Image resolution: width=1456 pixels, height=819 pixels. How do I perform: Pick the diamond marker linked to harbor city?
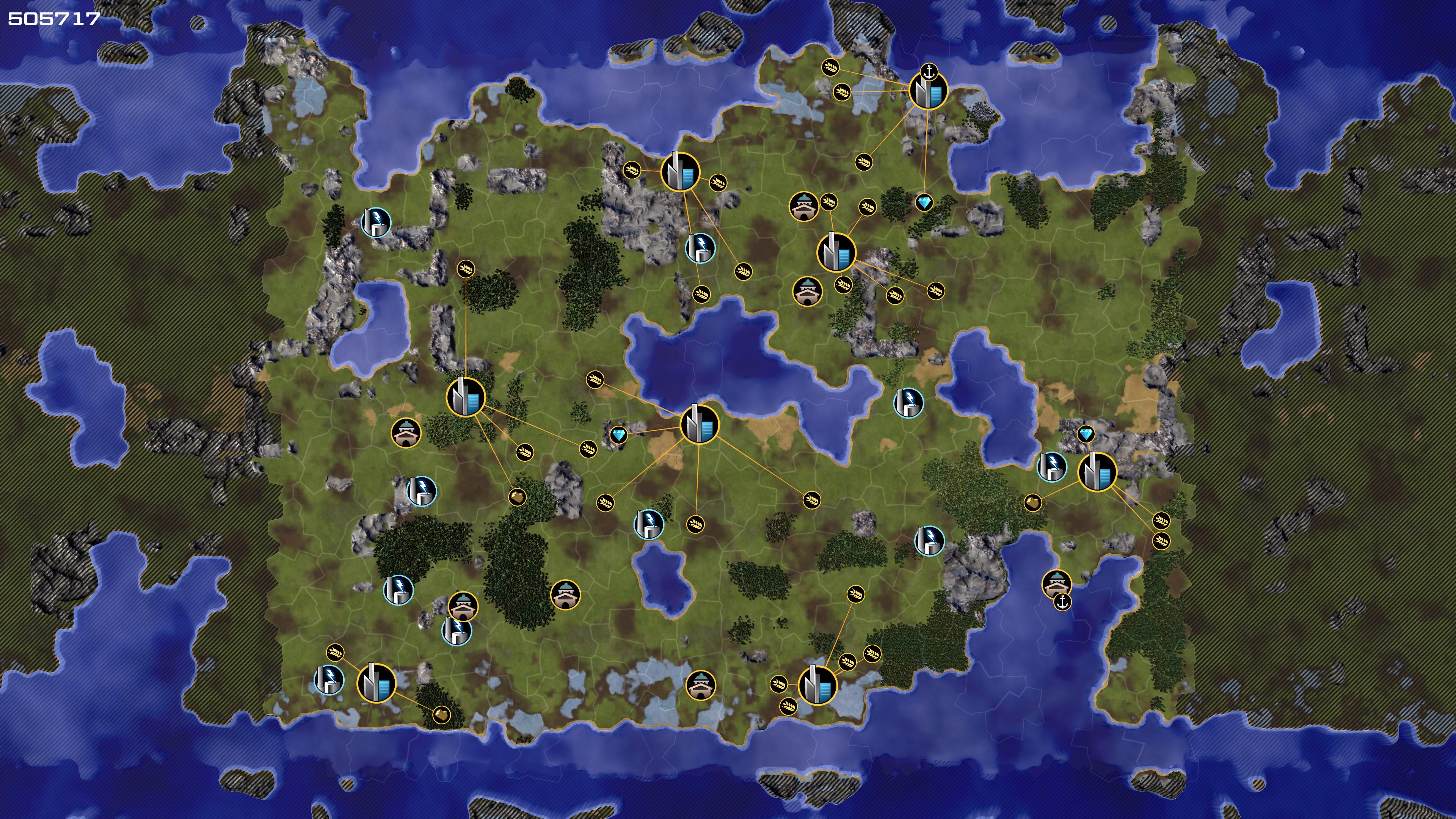click(924, 202)
